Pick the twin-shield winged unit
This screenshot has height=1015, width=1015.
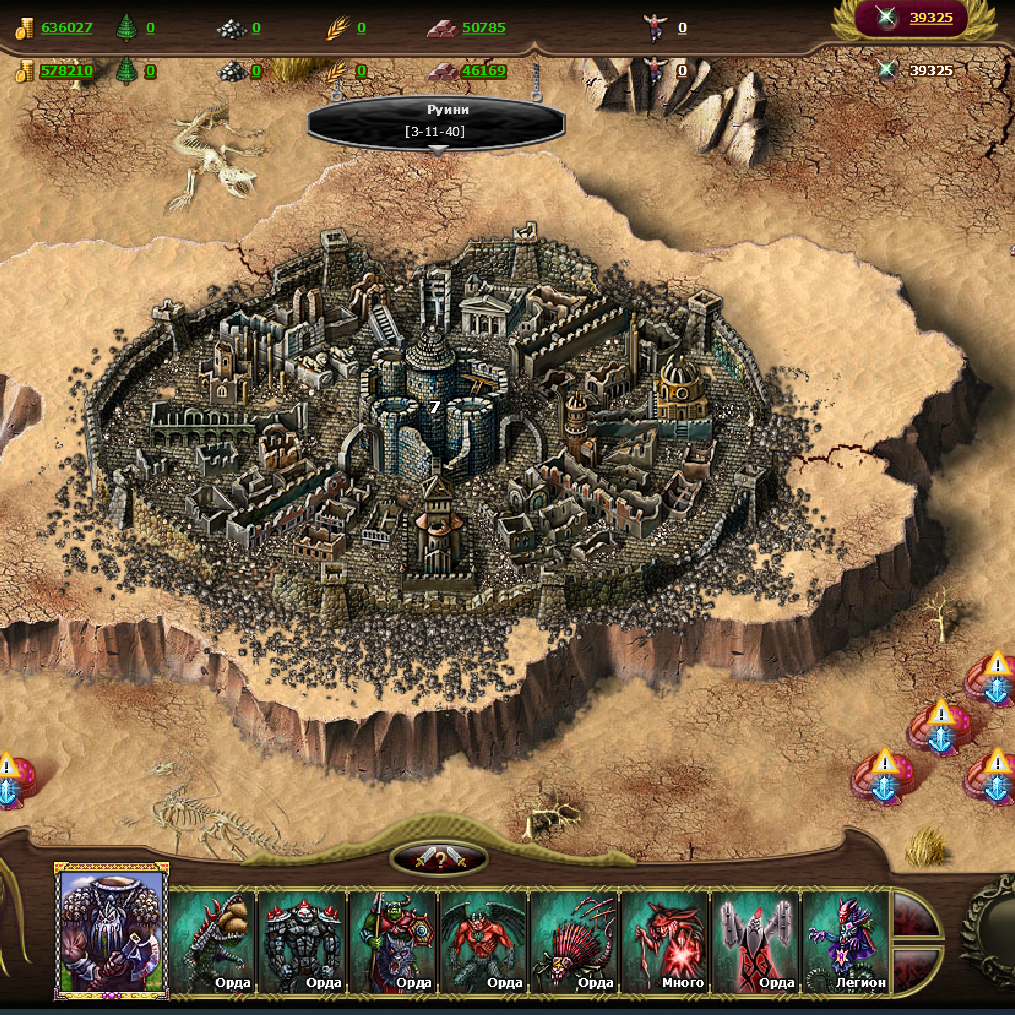click(x=755, y=942)
